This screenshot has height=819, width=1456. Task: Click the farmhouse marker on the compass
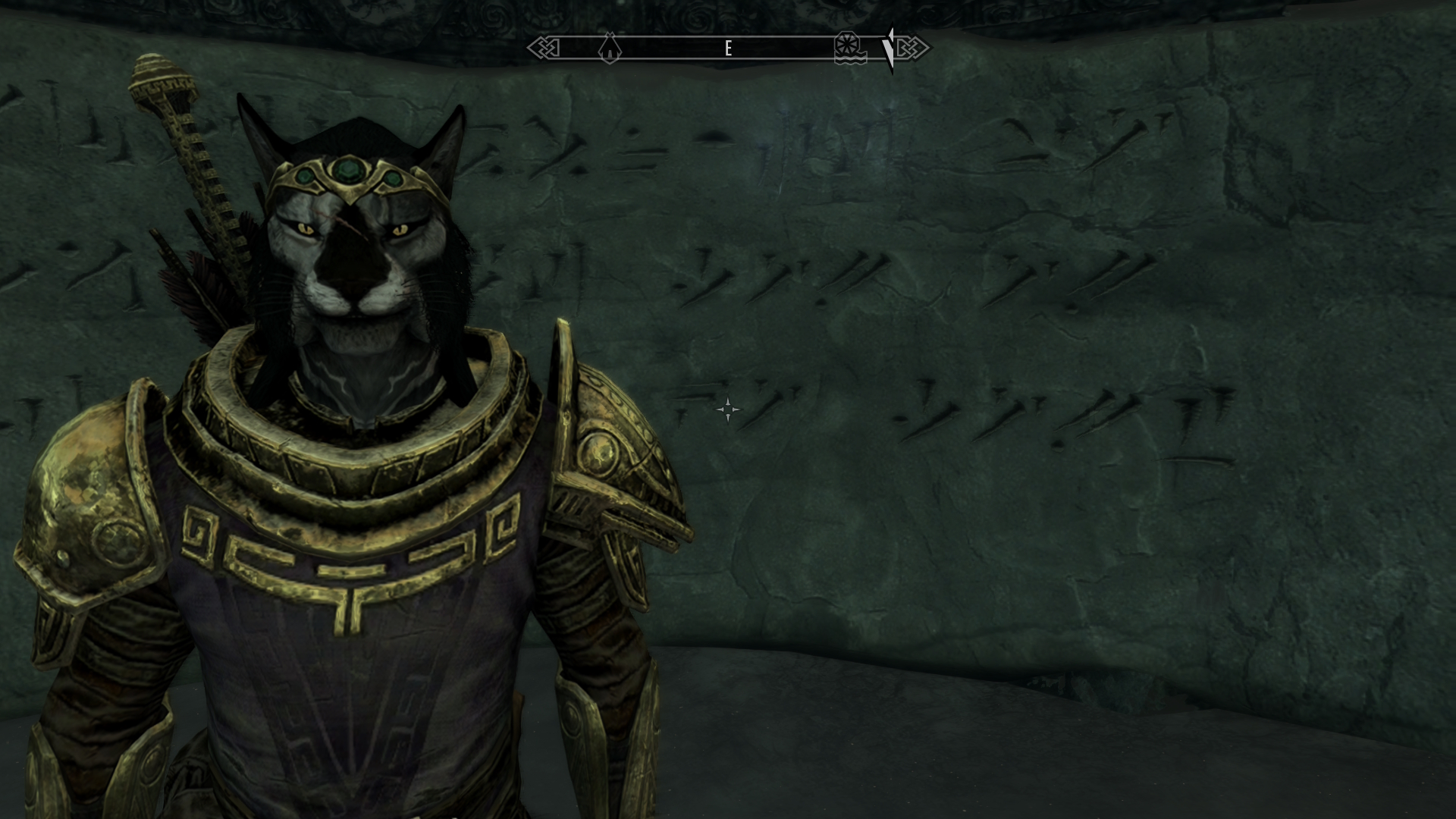610,49
